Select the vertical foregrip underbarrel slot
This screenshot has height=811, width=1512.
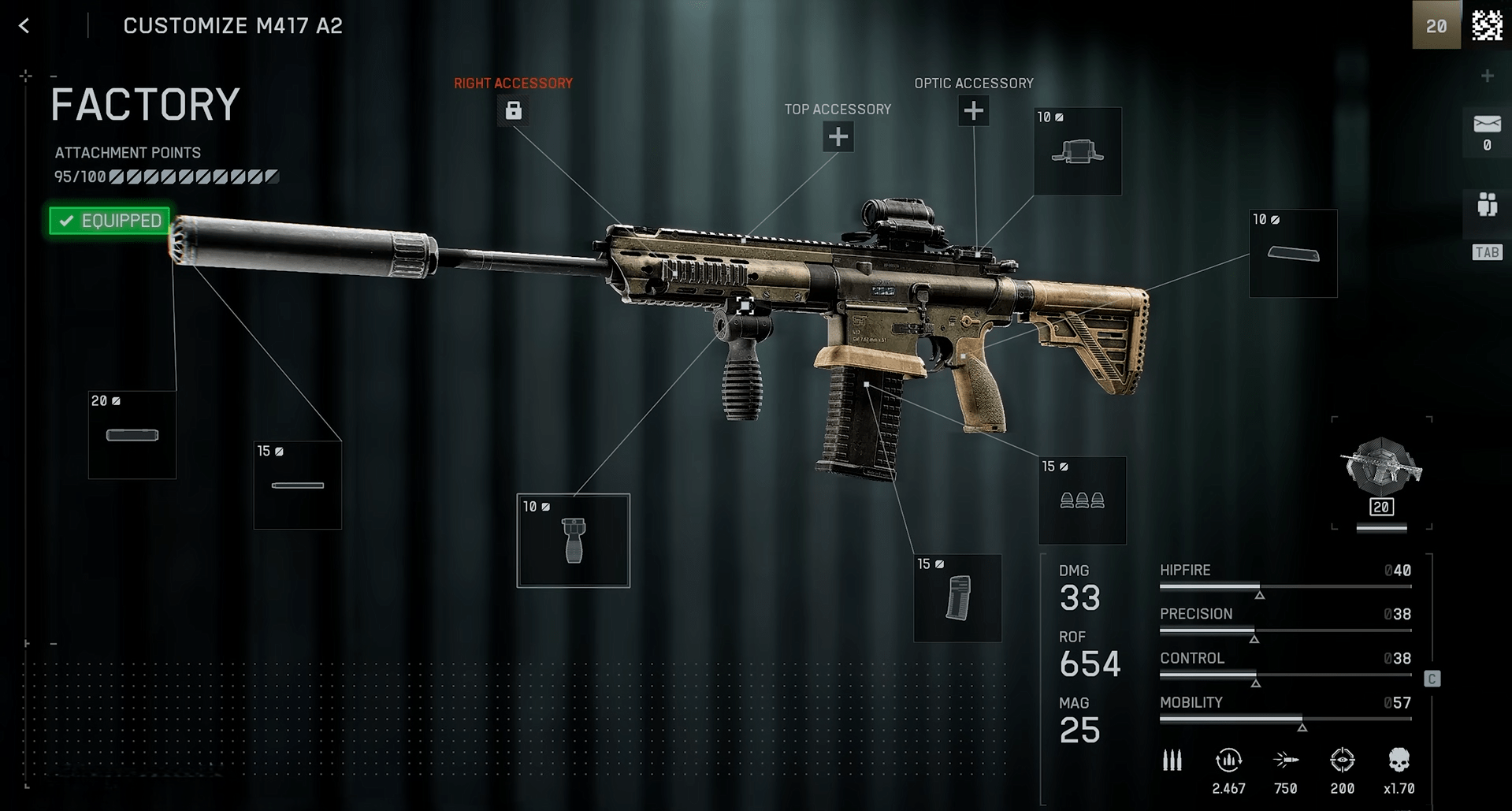[574, 541]
